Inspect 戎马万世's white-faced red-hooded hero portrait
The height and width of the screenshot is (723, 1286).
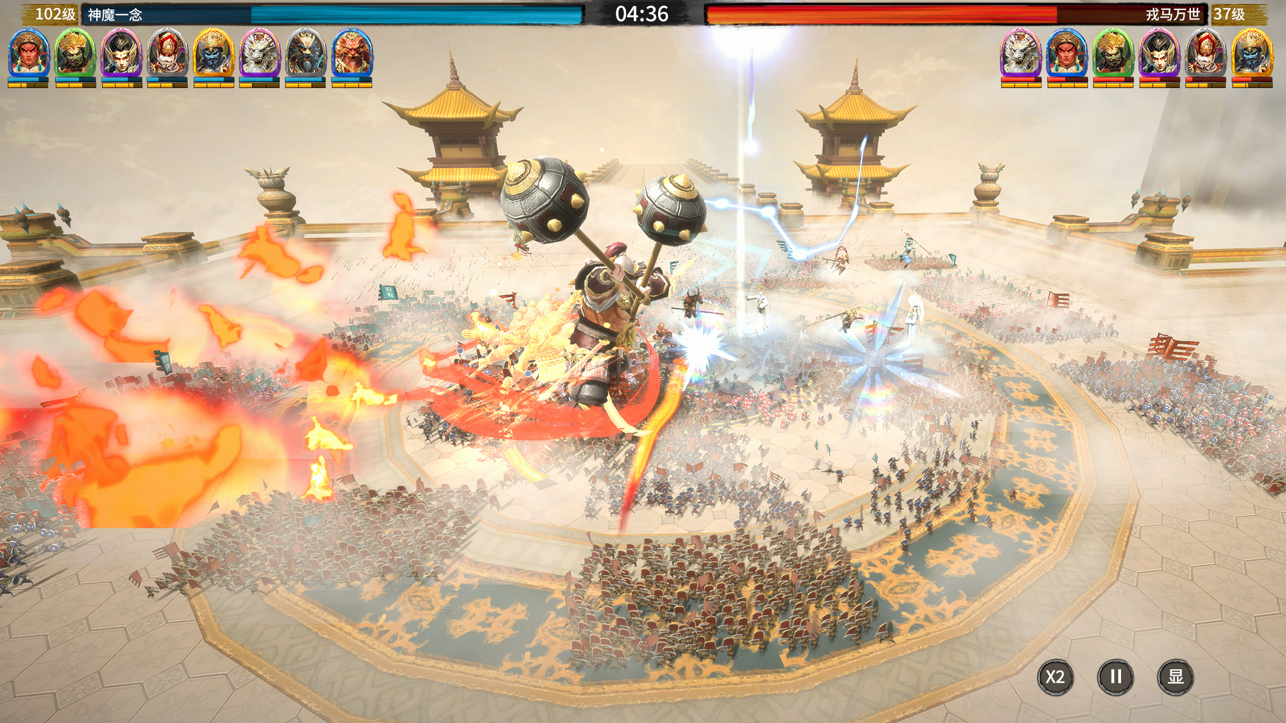point(1205,53)
